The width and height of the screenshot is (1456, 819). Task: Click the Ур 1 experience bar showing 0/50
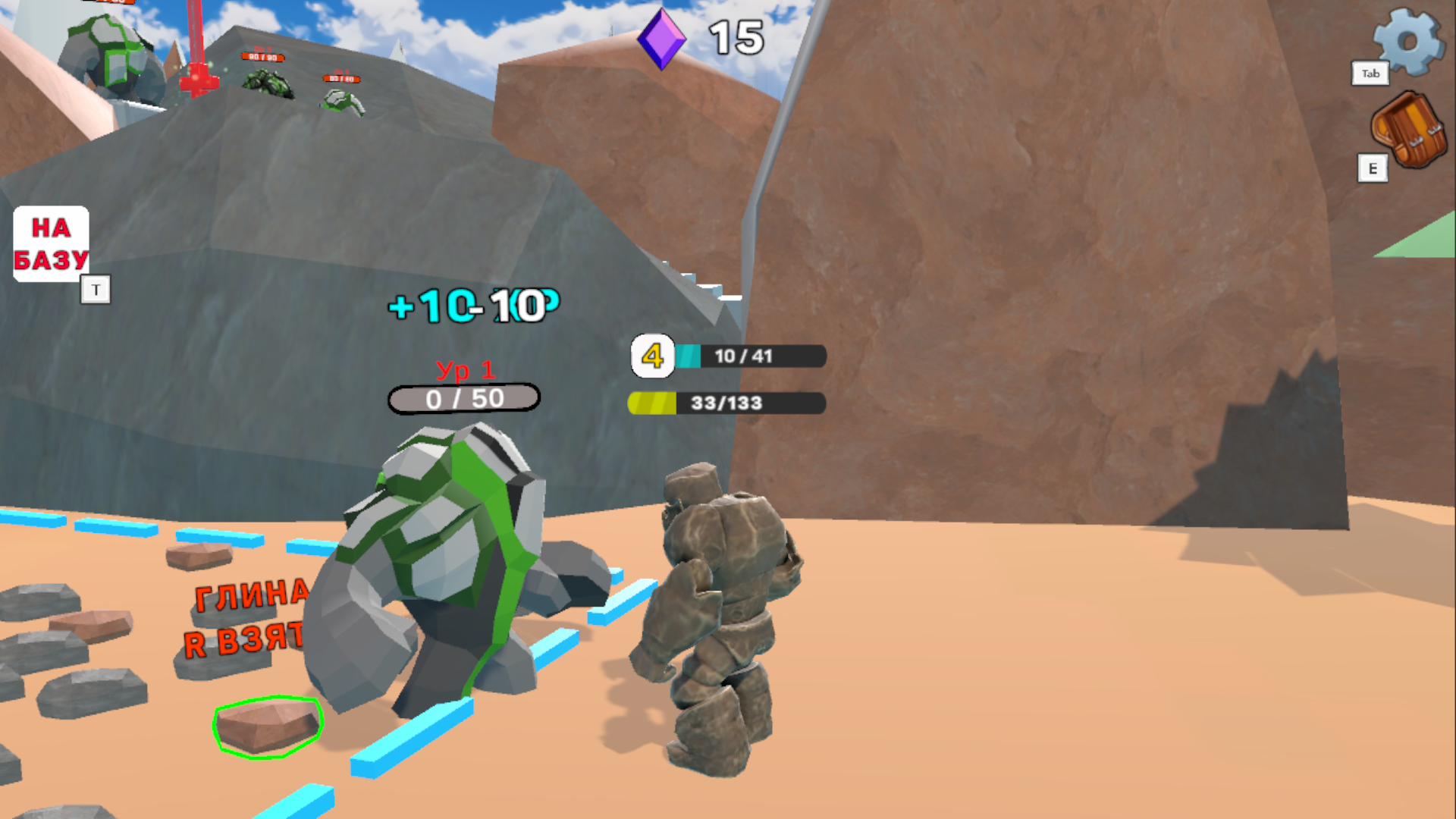point(464,397)
